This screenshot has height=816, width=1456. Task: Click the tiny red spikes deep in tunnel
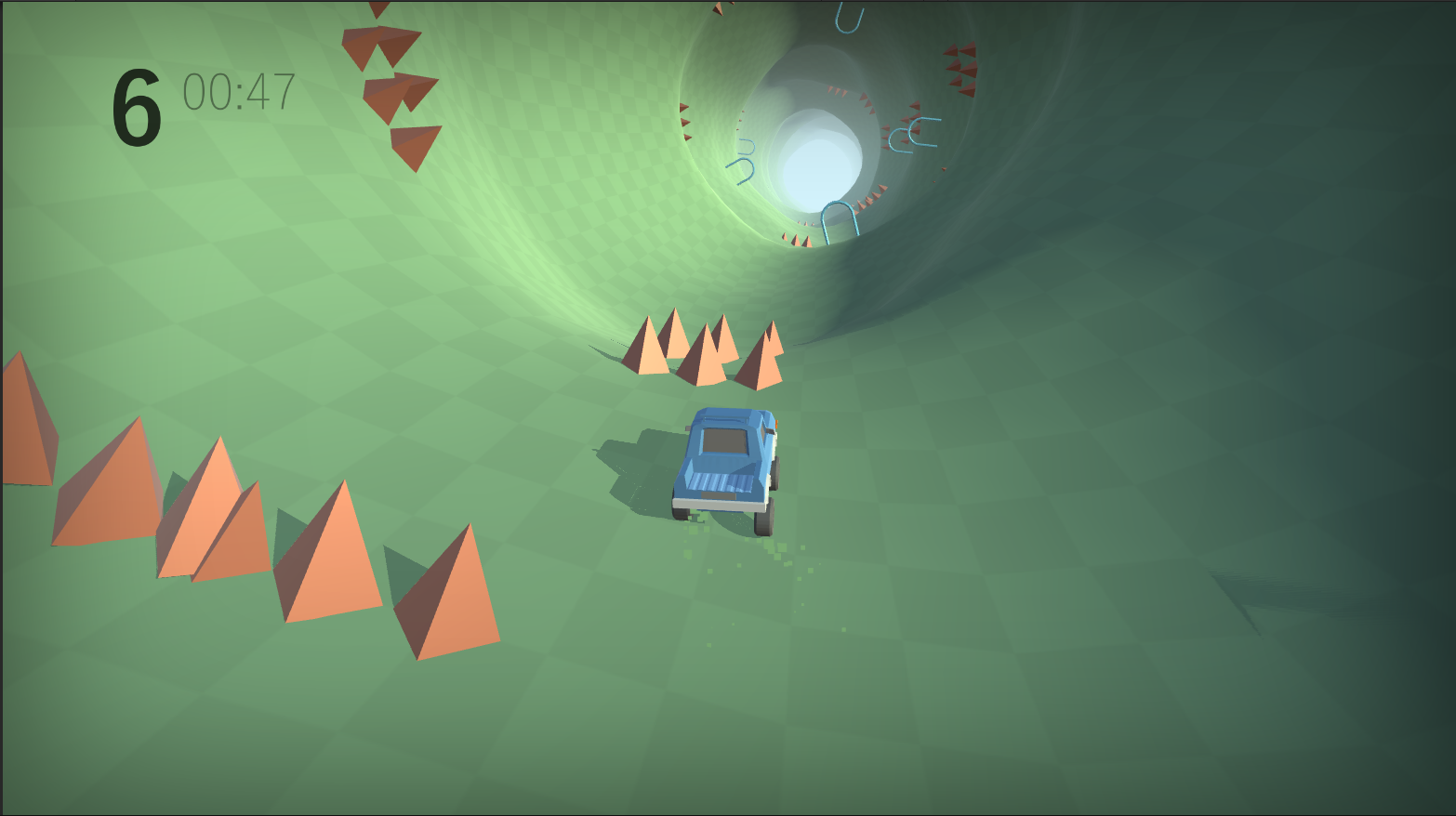(x=837, y=93)
